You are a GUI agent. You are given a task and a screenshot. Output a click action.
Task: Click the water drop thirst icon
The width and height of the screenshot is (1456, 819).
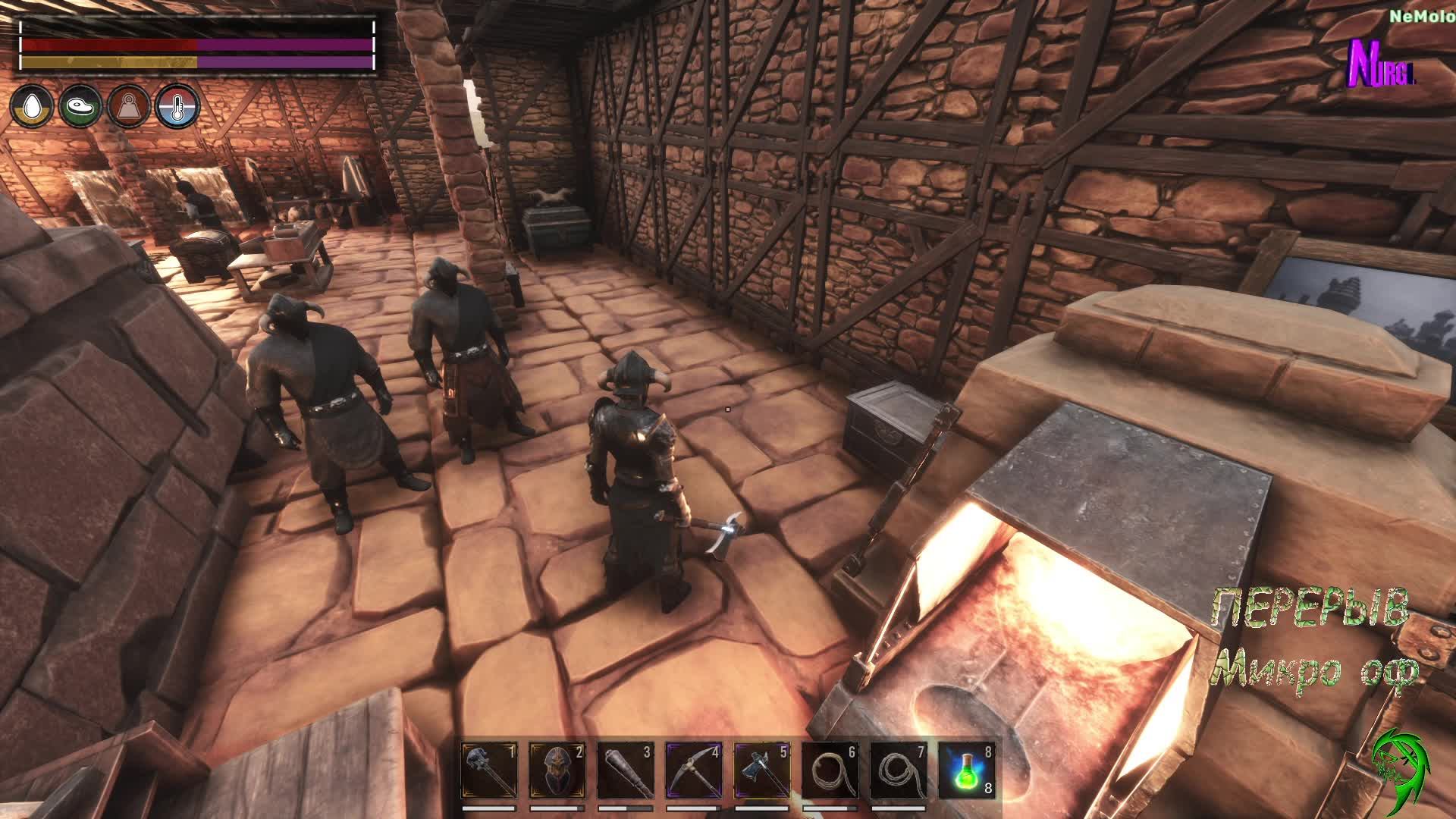click(x=32, y=106)
